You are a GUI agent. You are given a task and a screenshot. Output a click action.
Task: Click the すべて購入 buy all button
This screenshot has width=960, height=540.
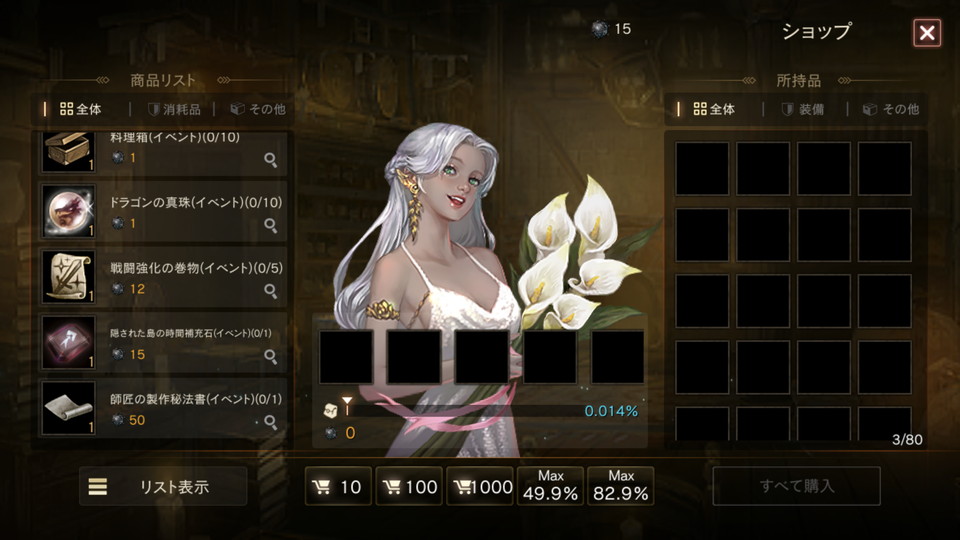click(796, 487)
